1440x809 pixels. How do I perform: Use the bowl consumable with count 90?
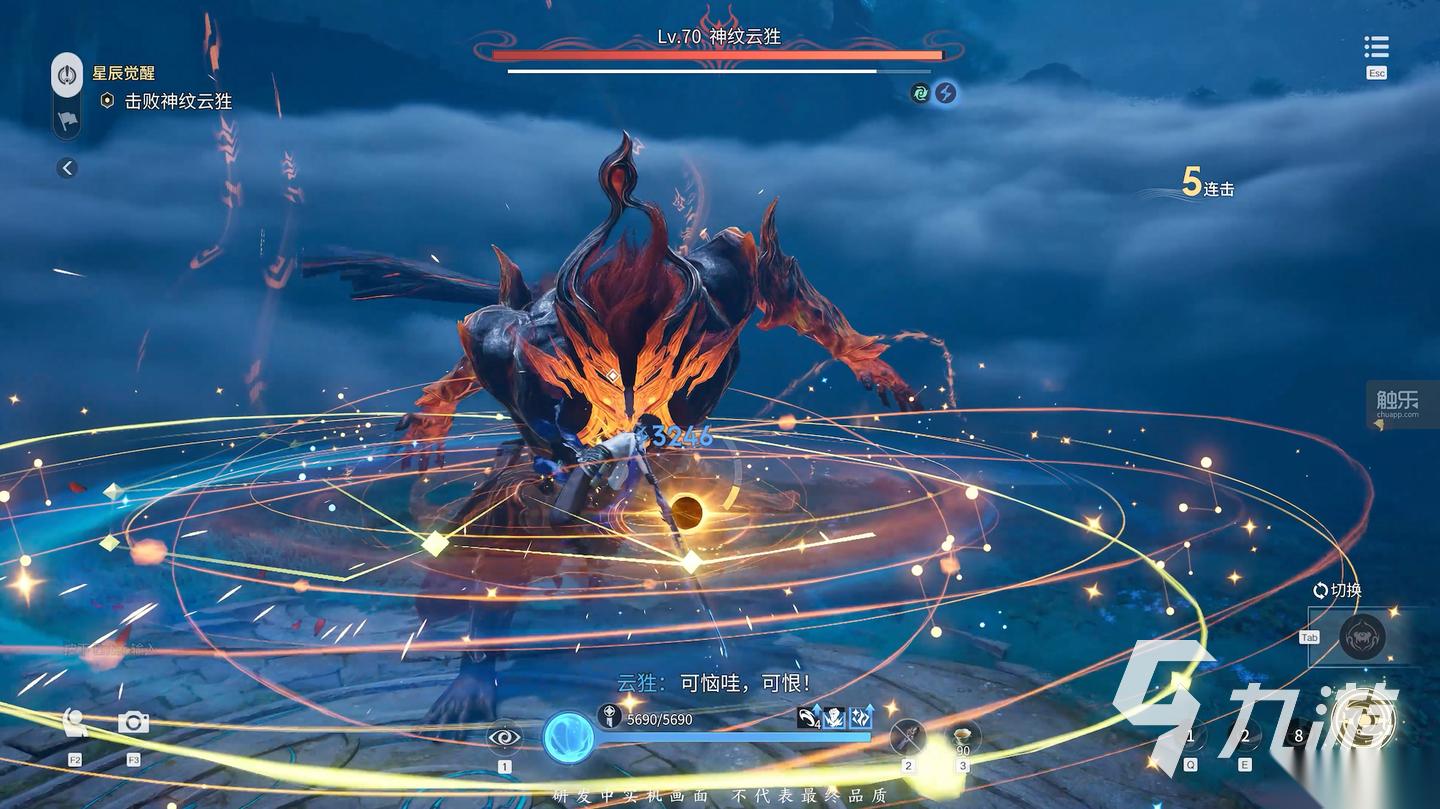click(963, 738)
